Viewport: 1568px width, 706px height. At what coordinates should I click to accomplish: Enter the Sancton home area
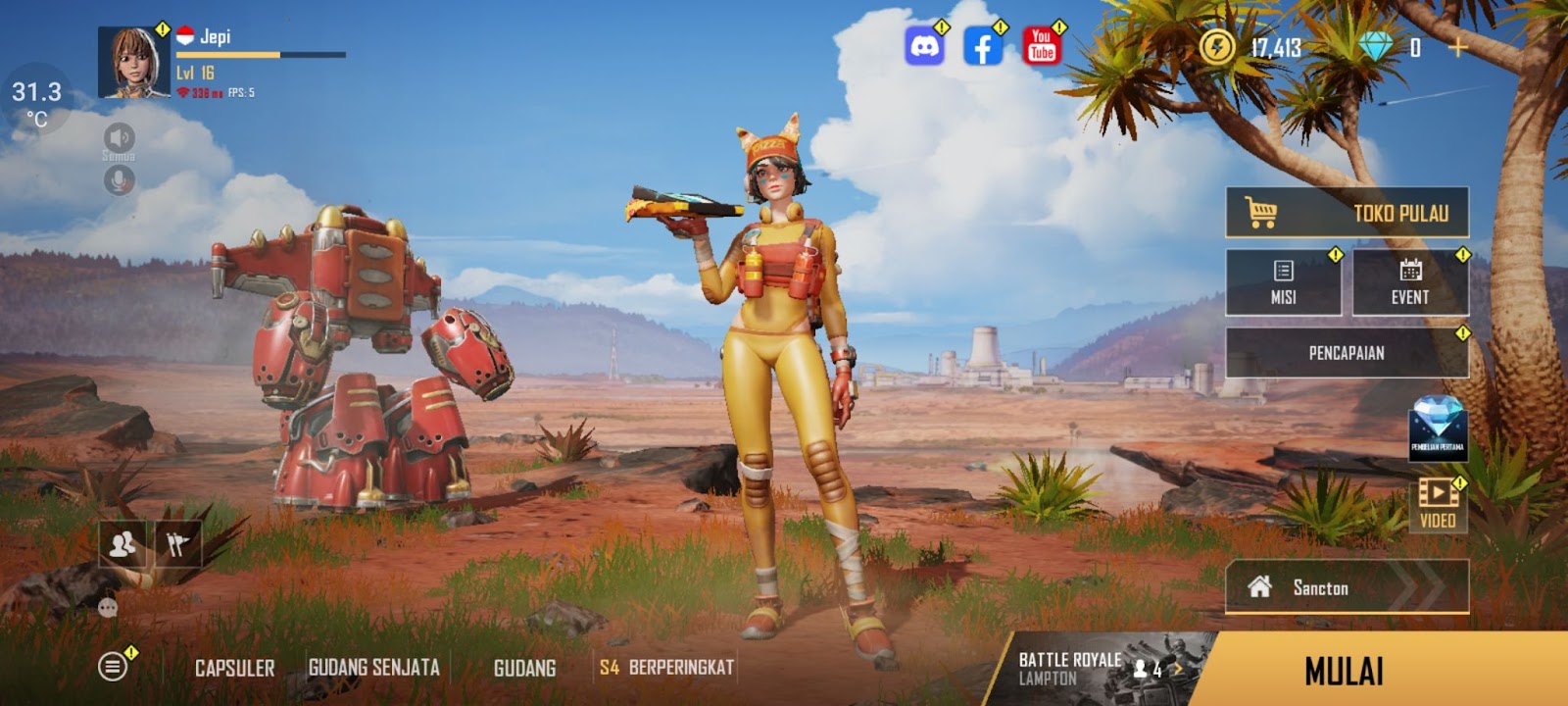pyautogui.click(x=1347, y=587)
